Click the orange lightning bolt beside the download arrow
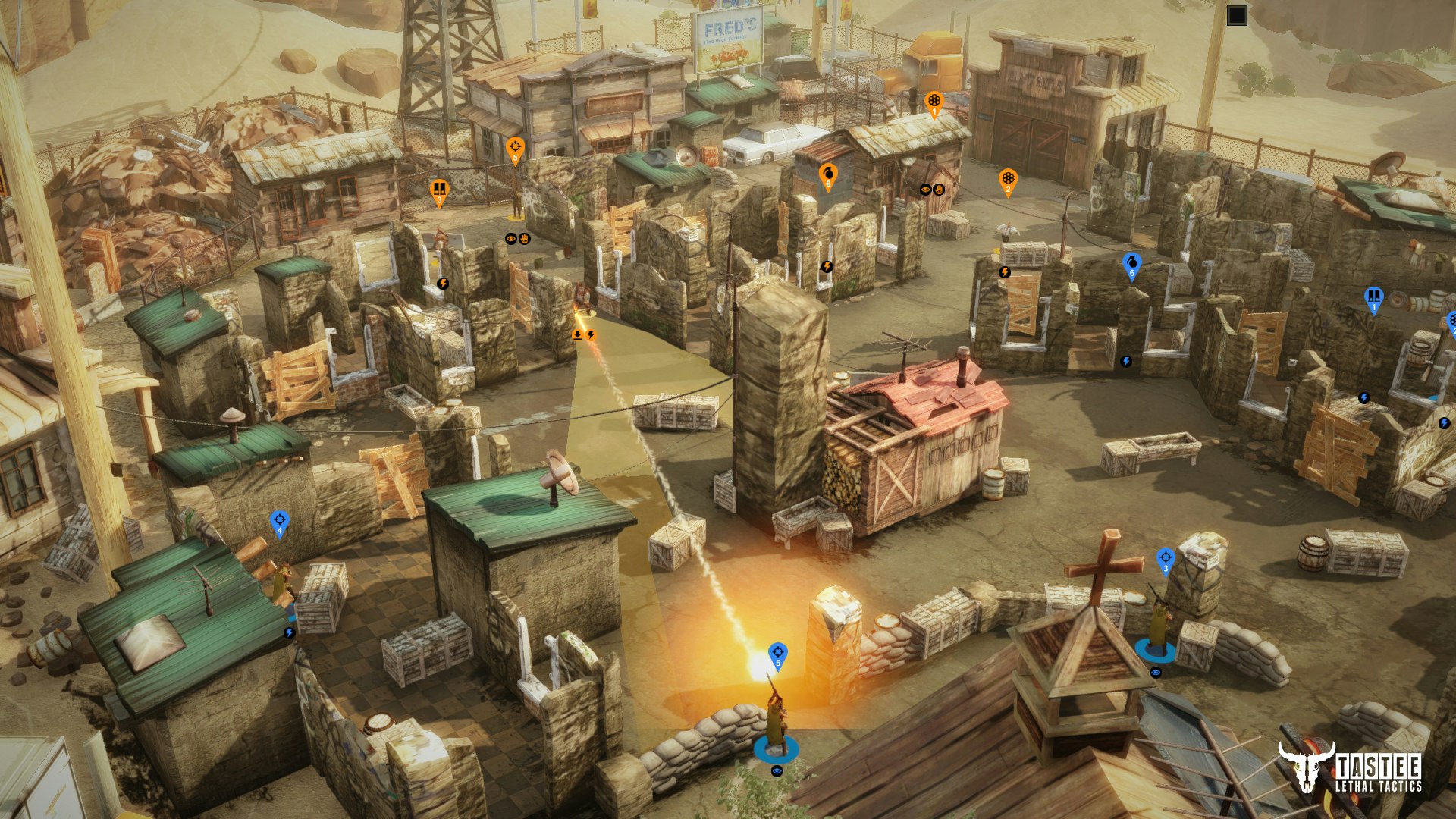Viewport: 1456px width, 819px height. pos(591,336)
